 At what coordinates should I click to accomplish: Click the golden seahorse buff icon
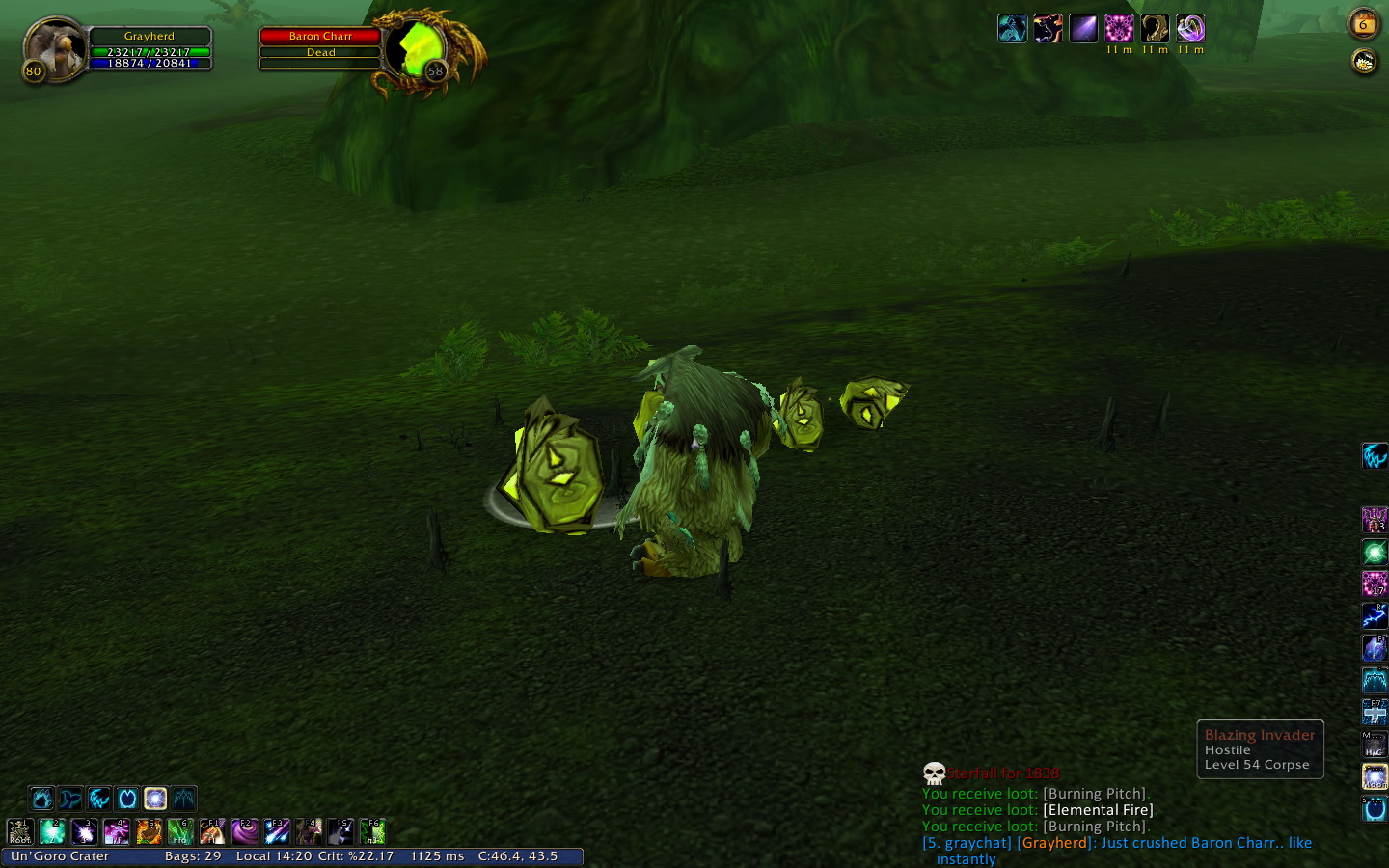[x=1155, y=29]
